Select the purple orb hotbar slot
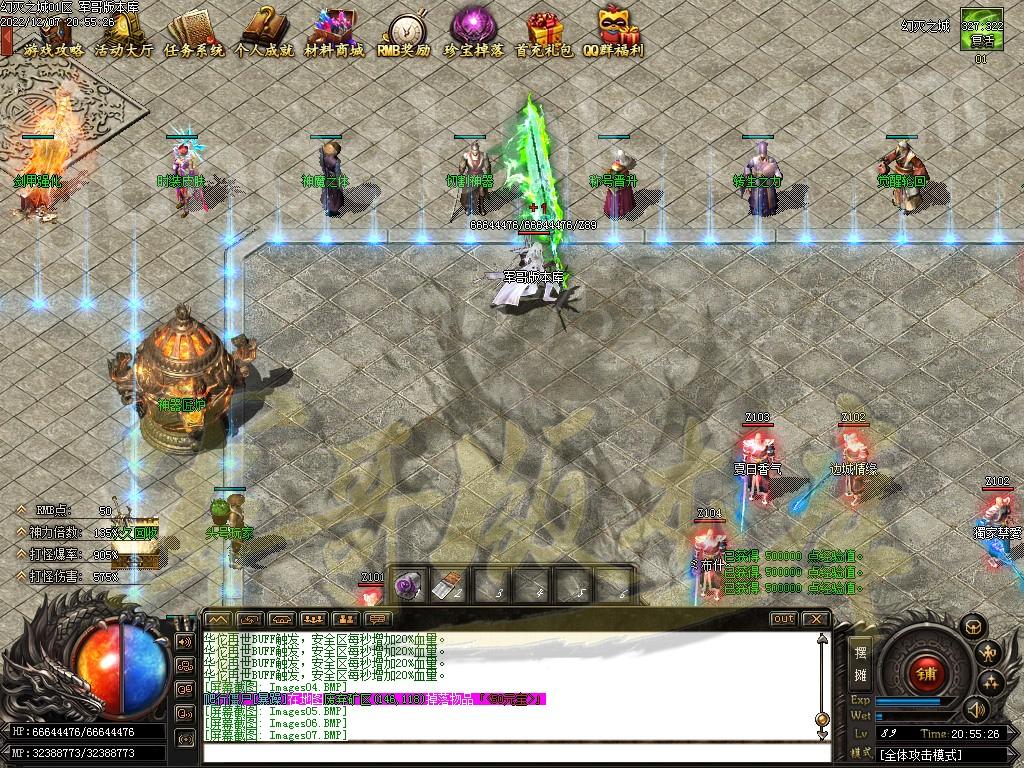The height and width of the screenshot is (768, 1024). tap(407, 587)
